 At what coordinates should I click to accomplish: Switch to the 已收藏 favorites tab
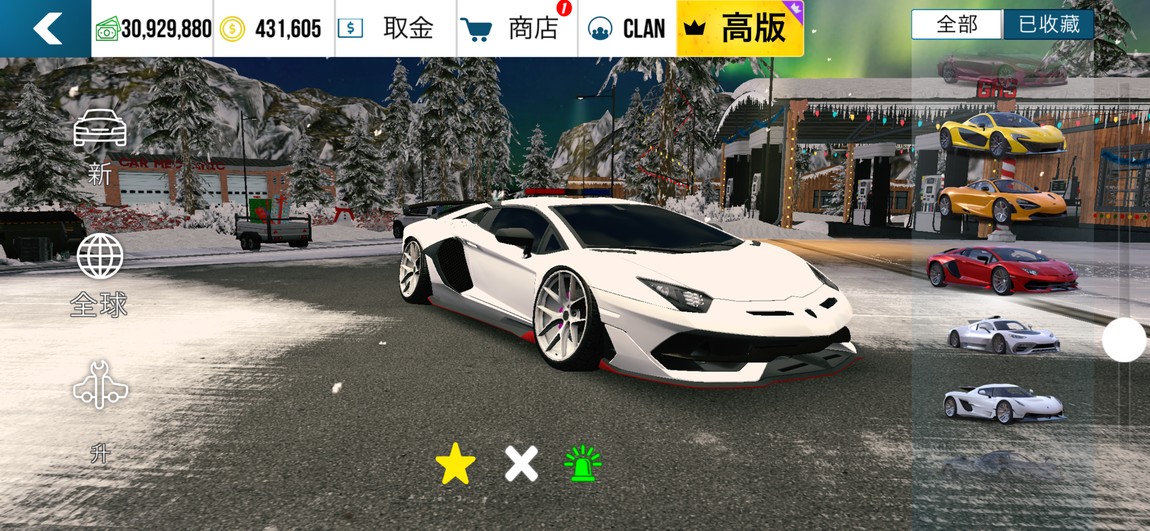(x=1048, y=25)
